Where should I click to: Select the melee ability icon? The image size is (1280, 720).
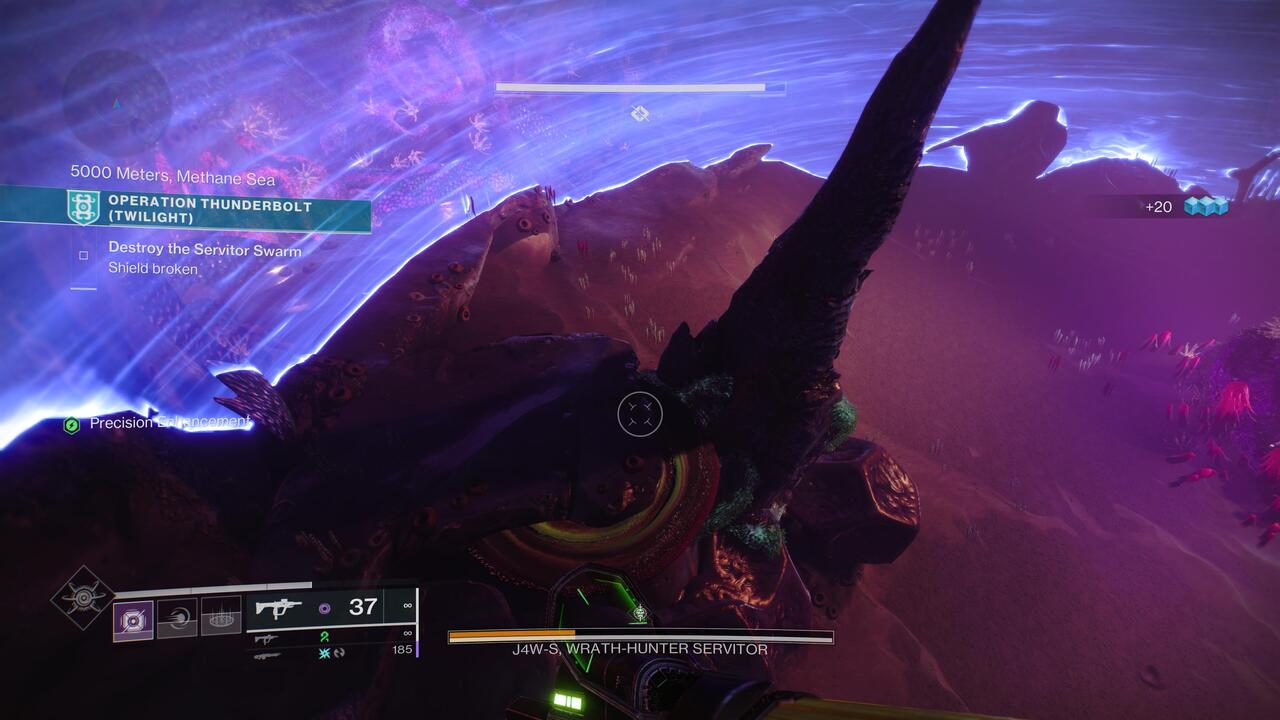(176, 618)
